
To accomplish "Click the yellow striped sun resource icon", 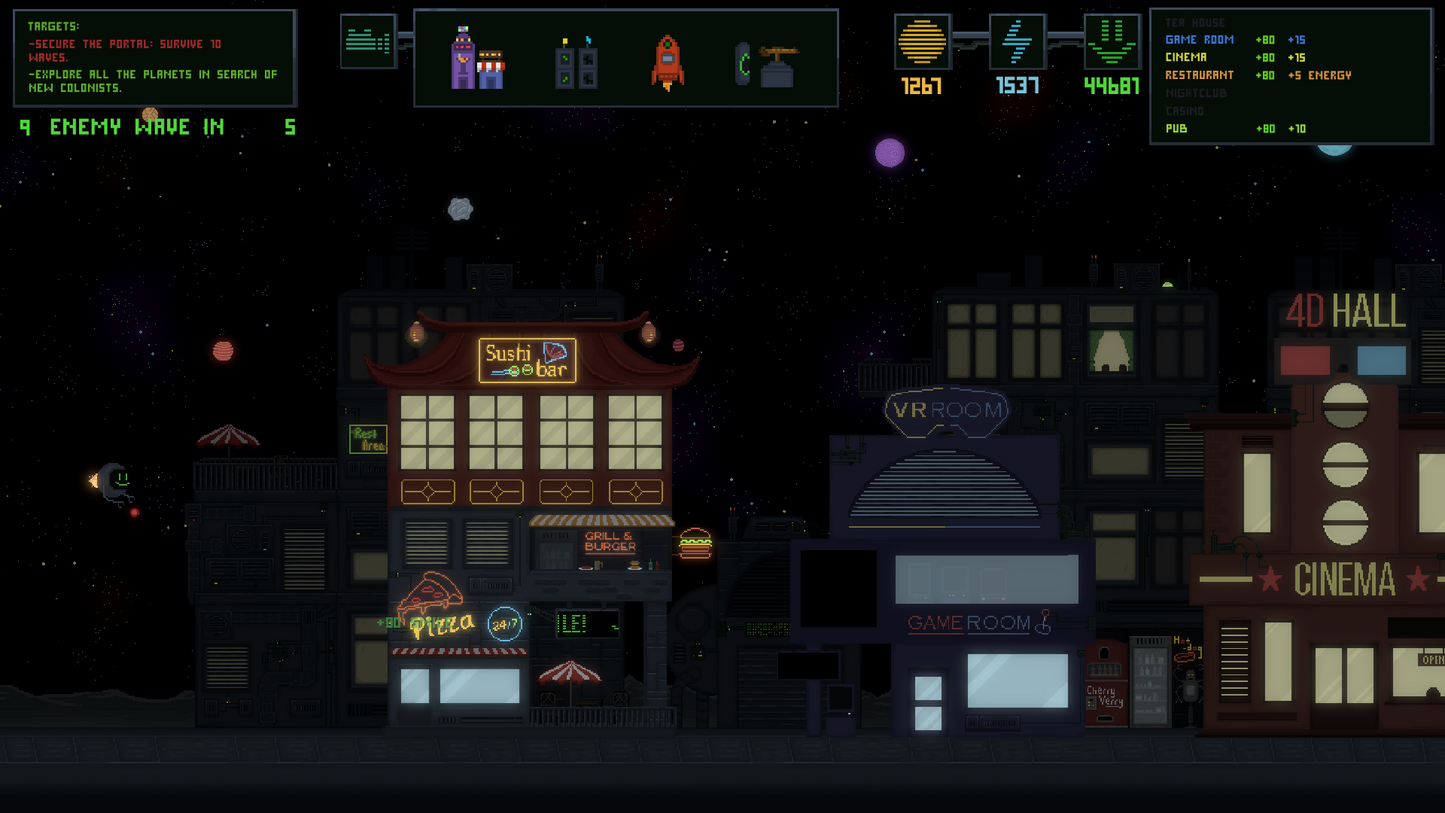I will point(921,42).
